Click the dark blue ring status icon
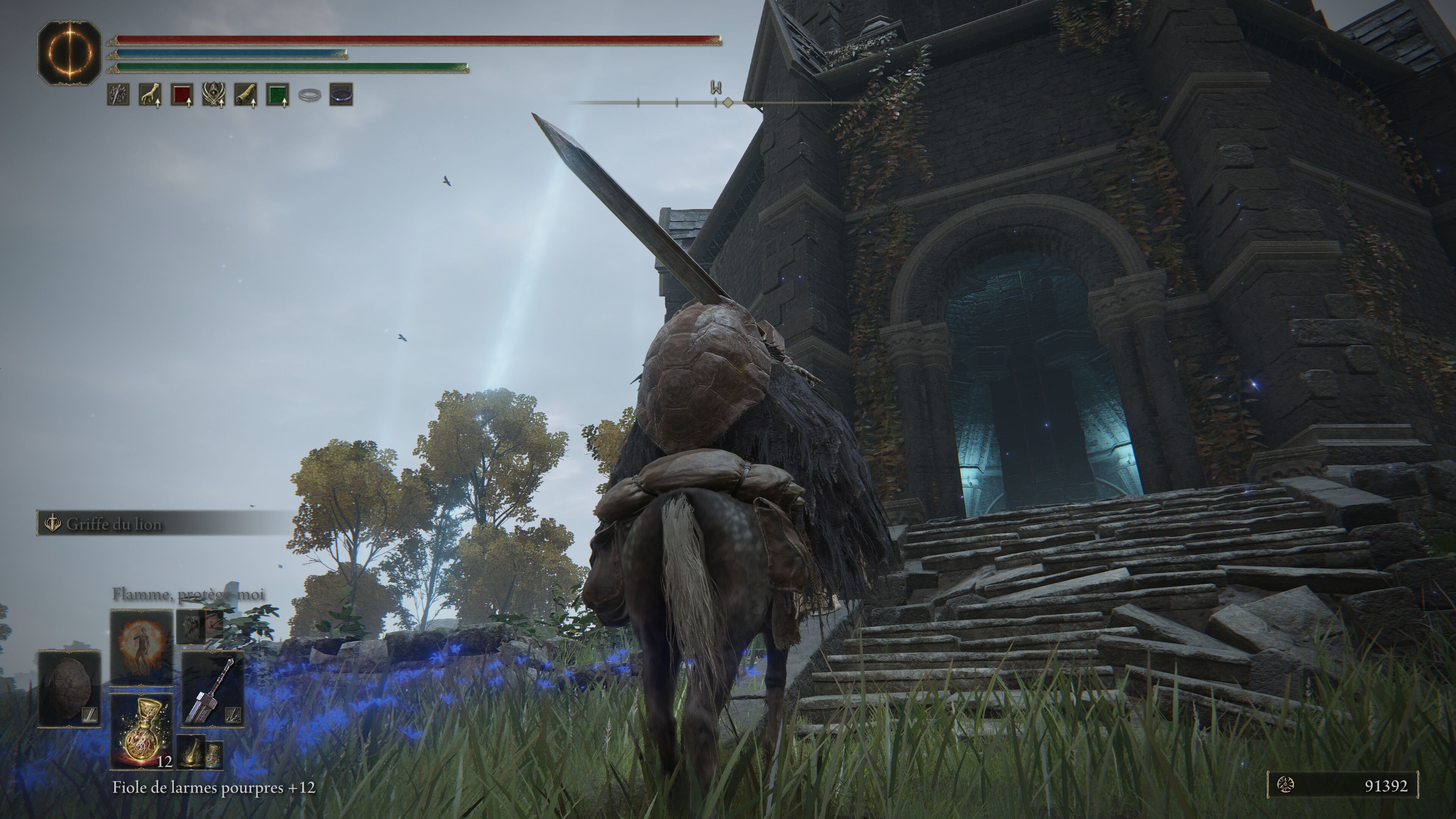This screenshot has width=1456, height=819. tap(341, 95)
